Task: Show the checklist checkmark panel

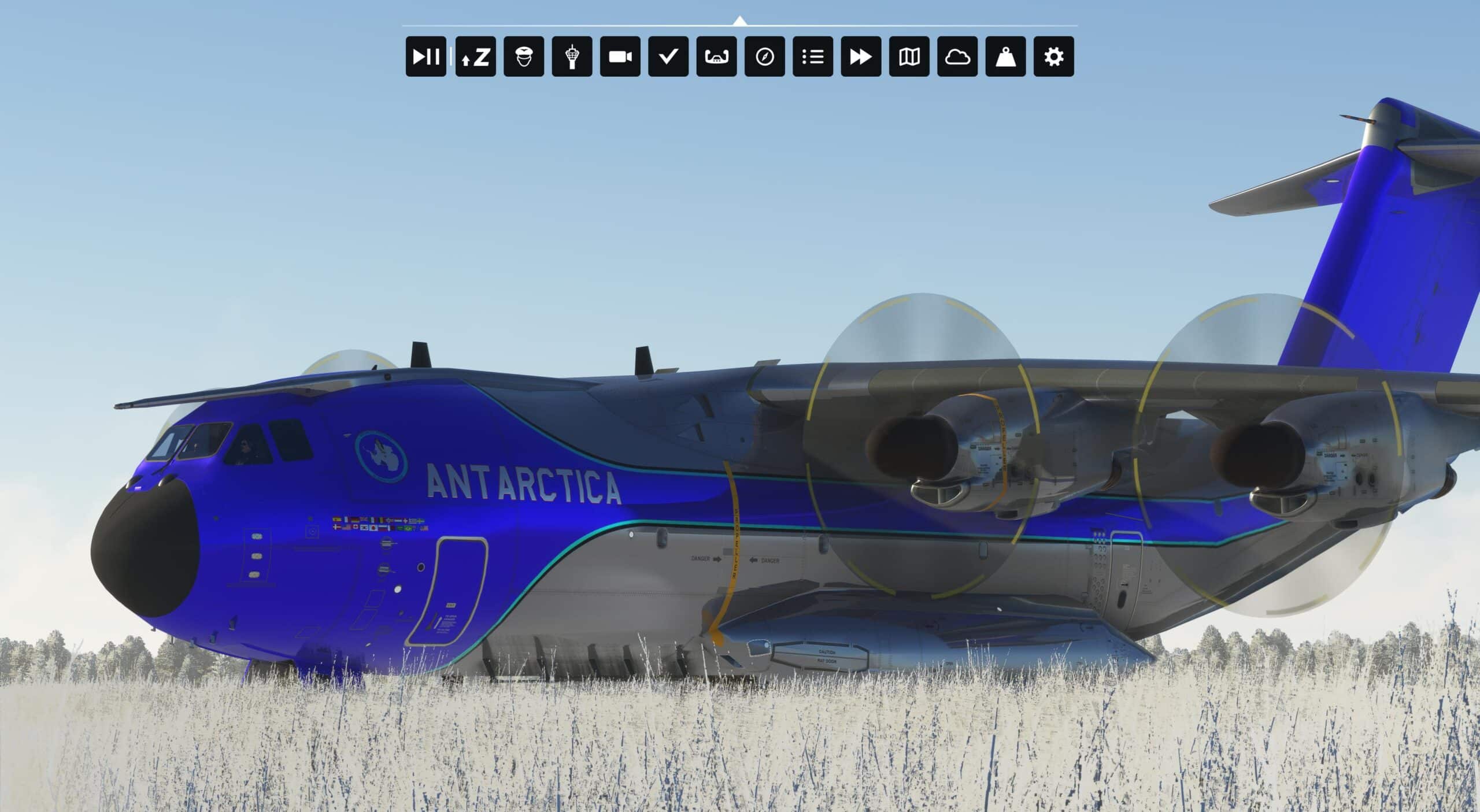Action: click(668, 57)
